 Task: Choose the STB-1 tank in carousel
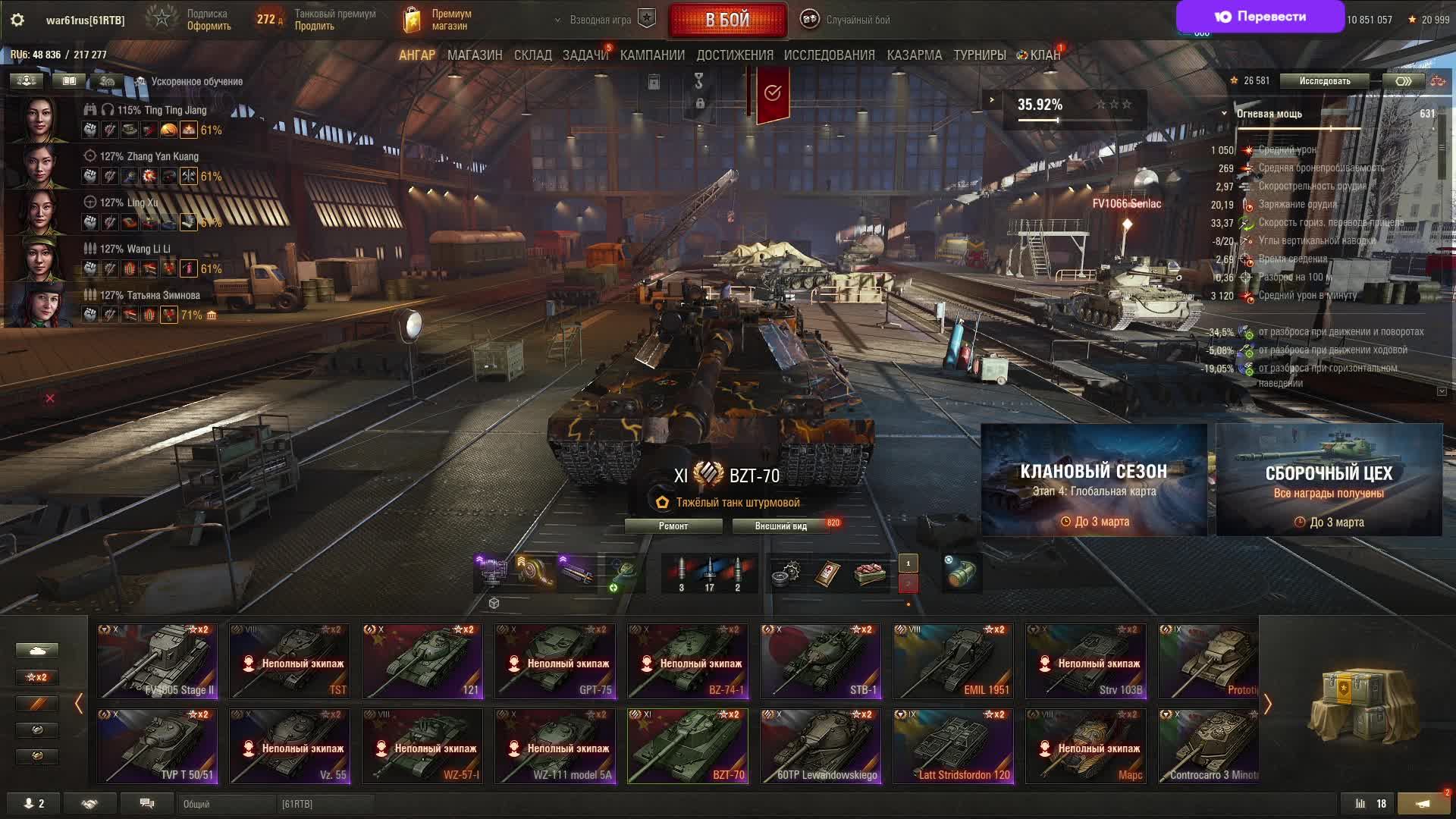(821, 661)
